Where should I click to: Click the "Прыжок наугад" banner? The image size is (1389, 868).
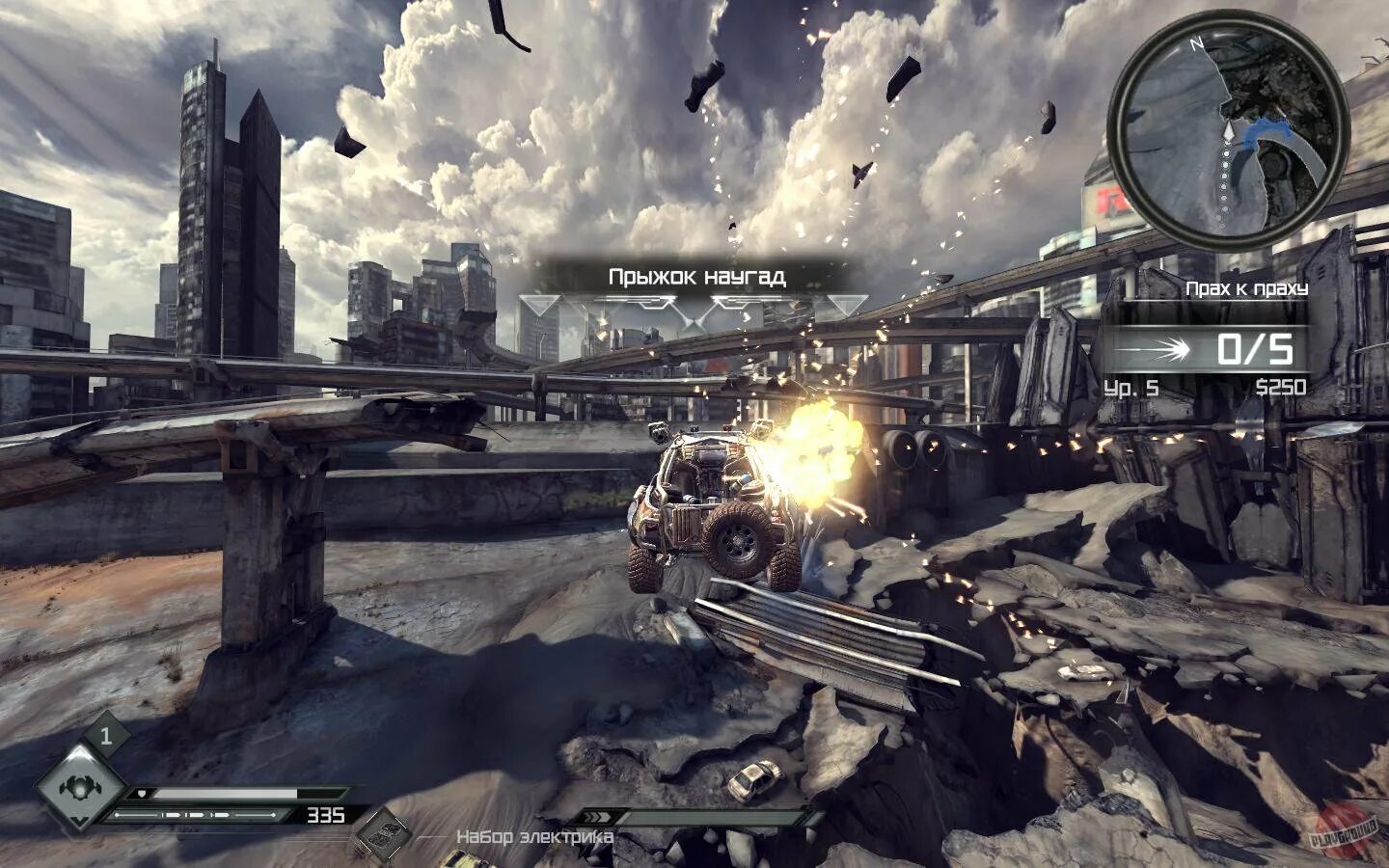695,278
